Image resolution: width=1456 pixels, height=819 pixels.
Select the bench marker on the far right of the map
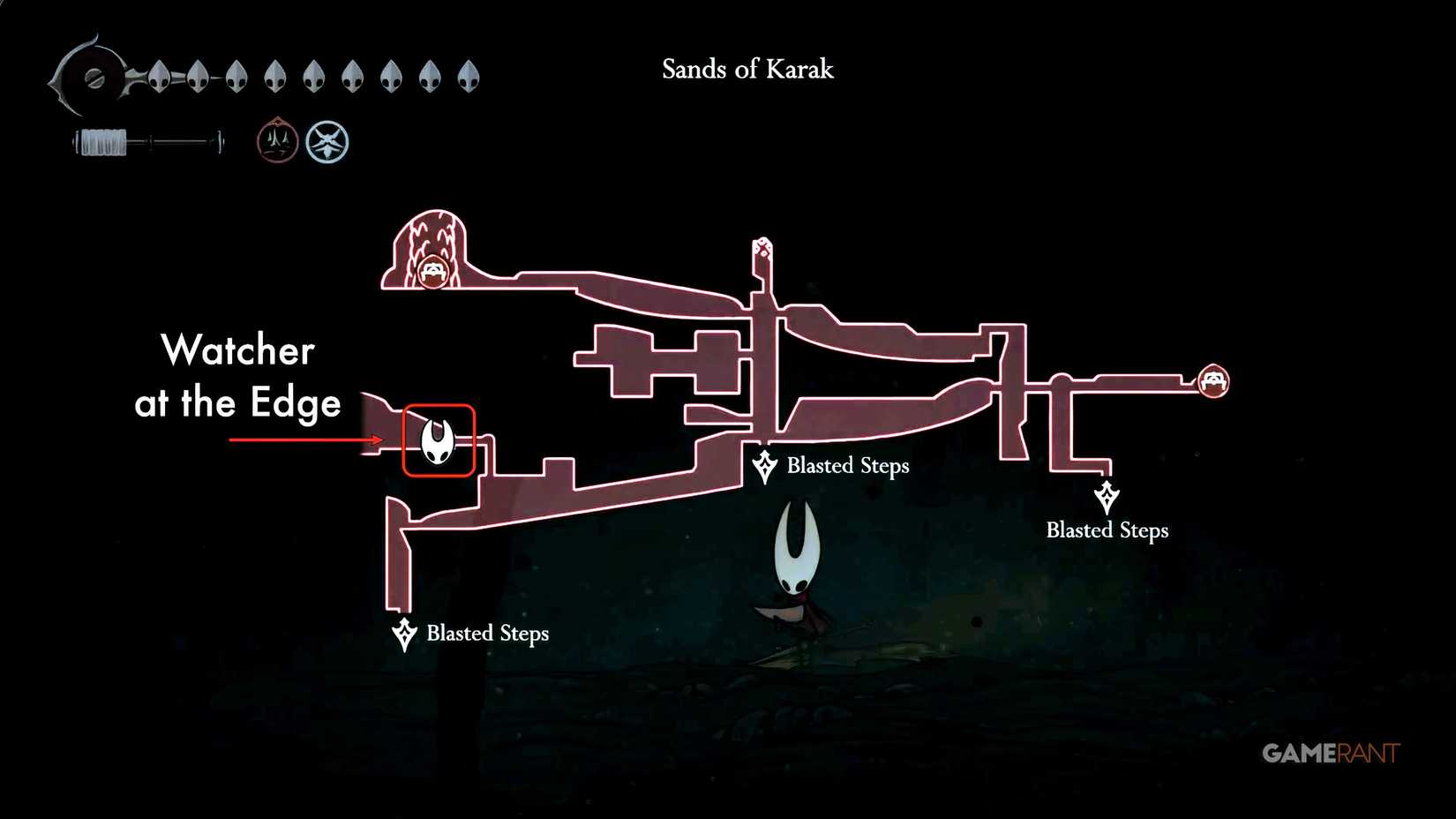pos(1214,383)
